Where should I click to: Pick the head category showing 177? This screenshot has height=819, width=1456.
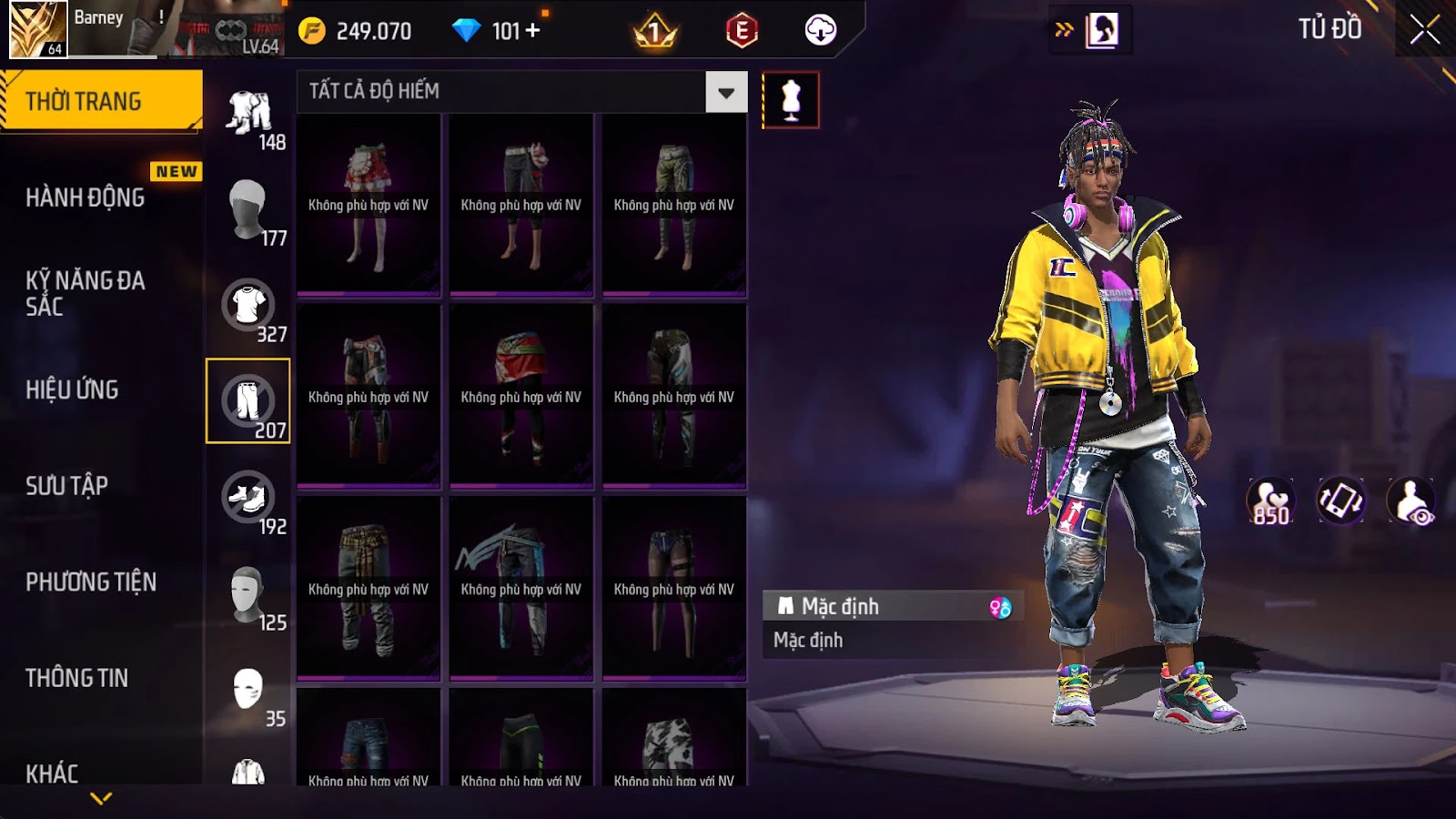click(x=248, y=209)
